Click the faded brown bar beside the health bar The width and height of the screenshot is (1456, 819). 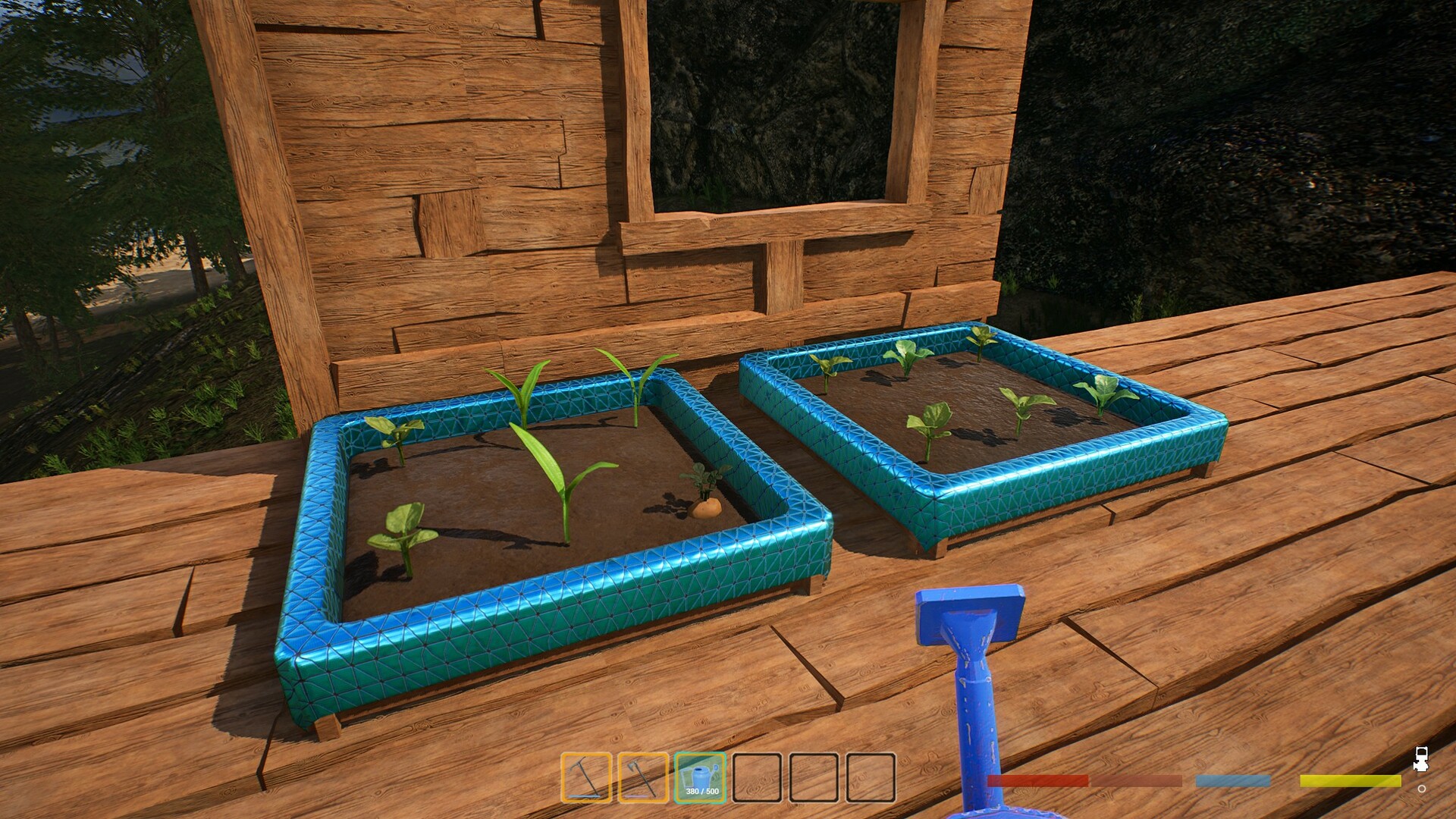(1135, 780)
